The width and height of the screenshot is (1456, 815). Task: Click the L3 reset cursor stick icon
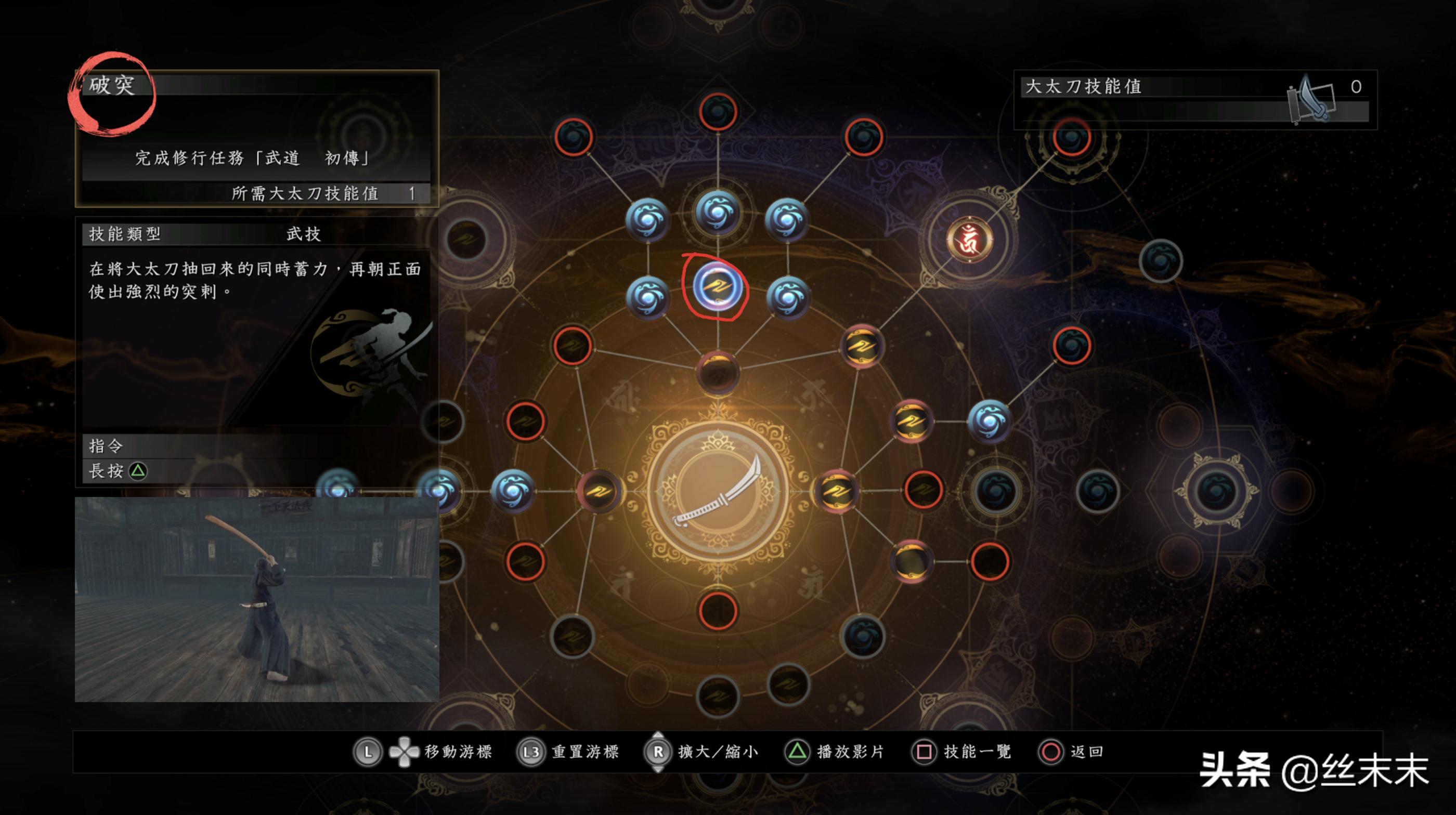[531, 752]
